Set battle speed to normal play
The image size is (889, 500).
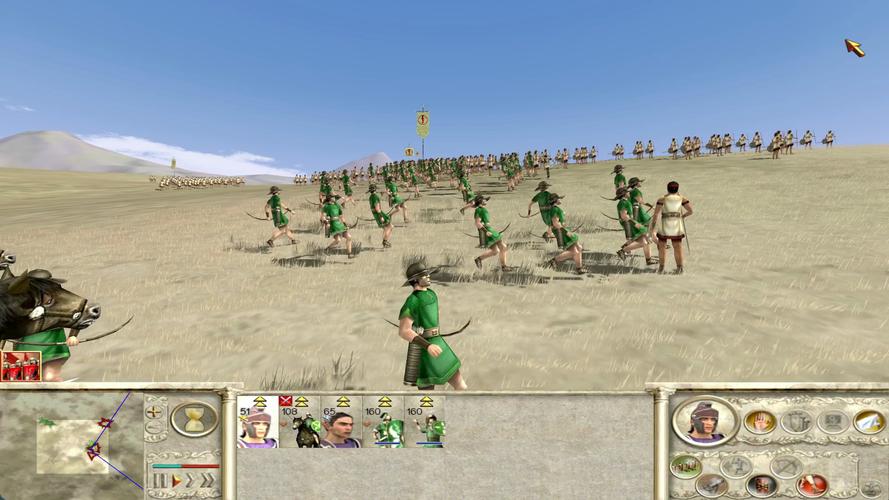pos(177,481)
